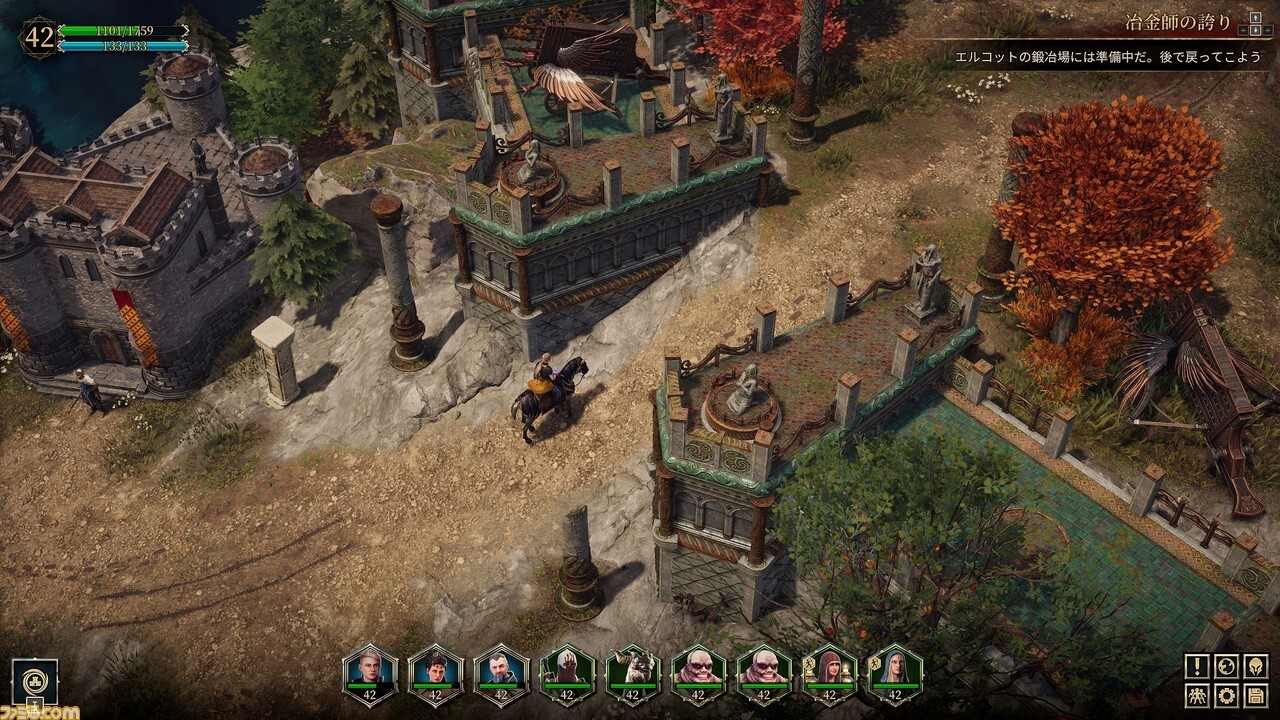The width and height of the screenshot is (1280, 720).
Task: Open the quest log exclamation mark button
Action: tap(1198, 666)
